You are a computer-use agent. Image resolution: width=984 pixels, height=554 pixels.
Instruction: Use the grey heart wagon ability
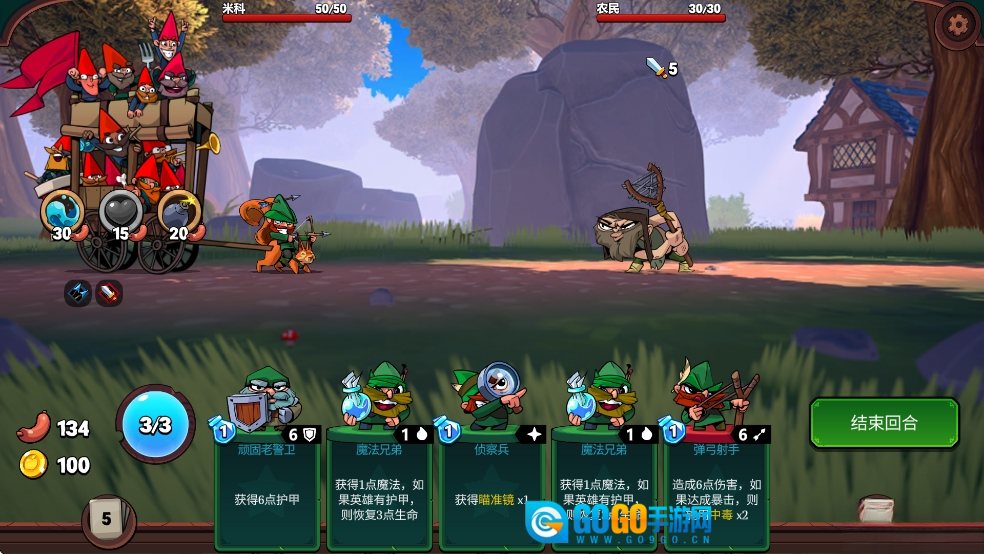(x=120, y=210)
